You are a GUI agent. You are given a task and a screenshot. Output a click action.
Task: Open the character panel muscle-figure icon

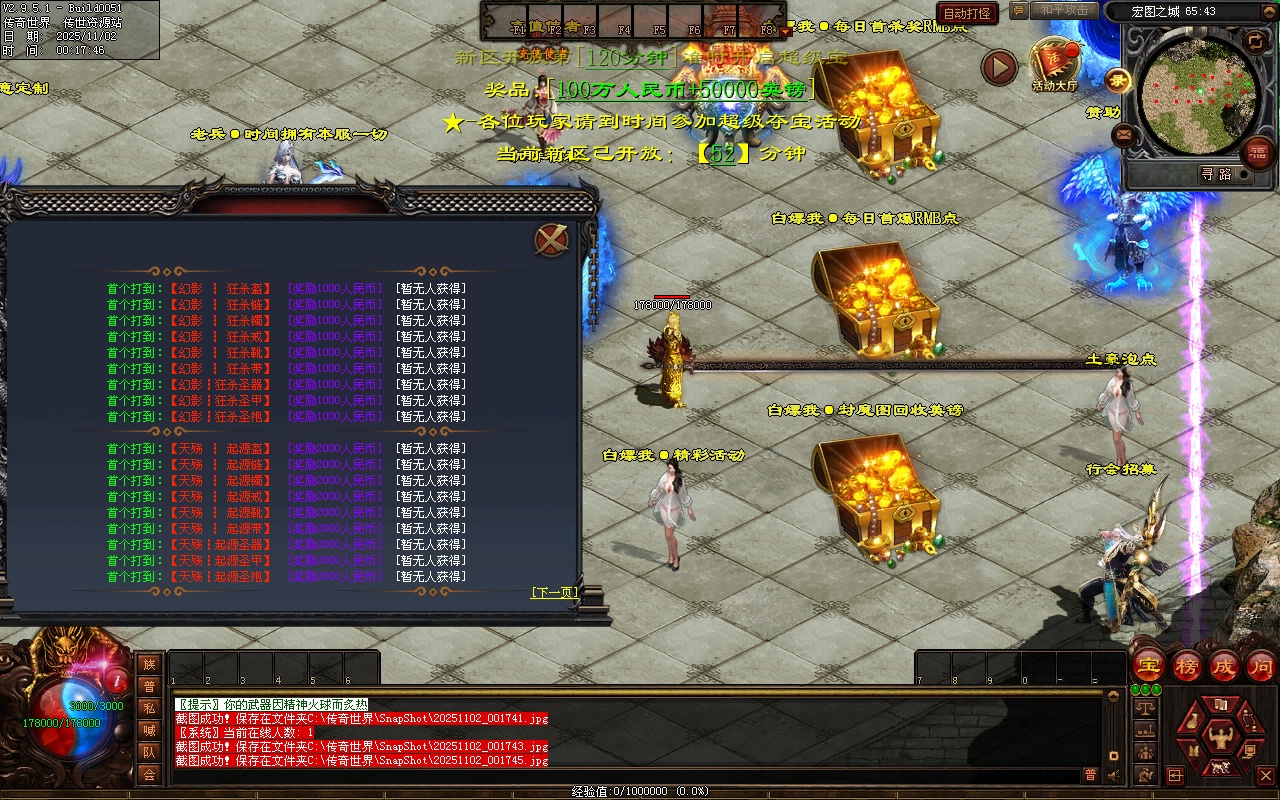tap(1219, 738)
